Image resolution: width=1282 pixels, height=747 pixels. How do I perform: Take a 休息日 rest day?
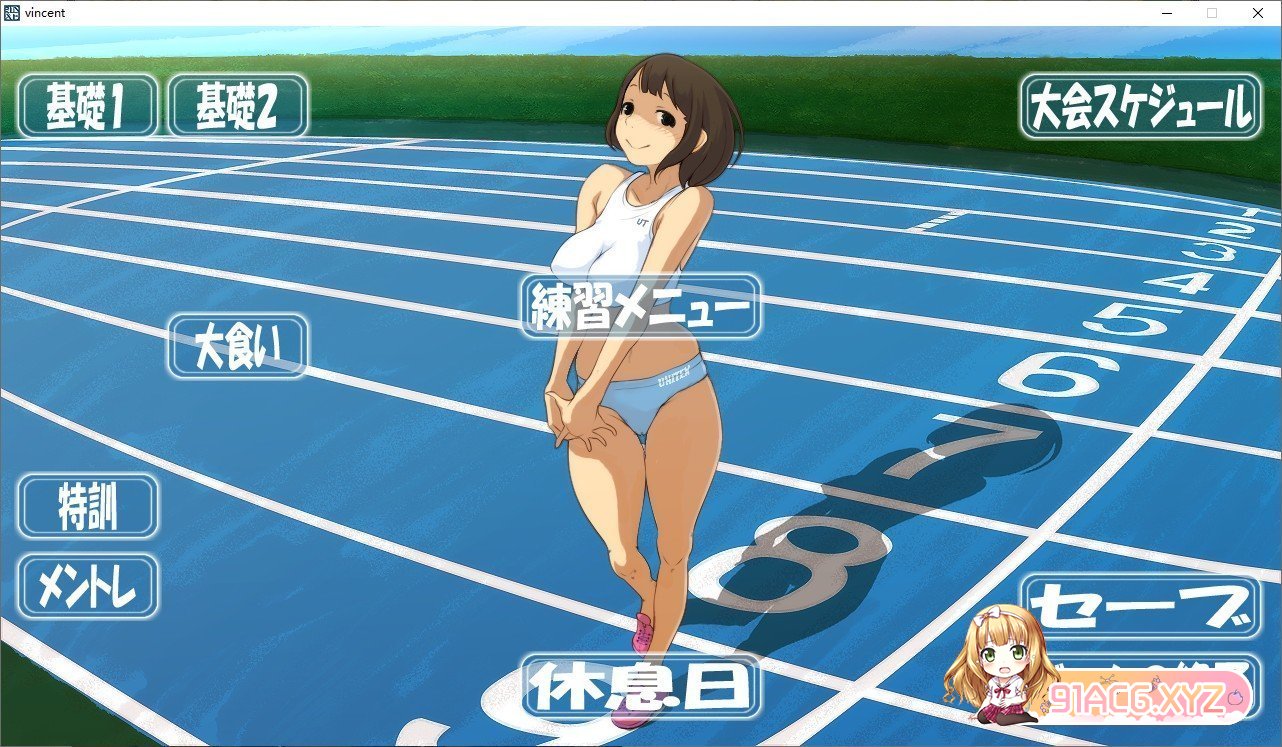click(x=640, y=686)
